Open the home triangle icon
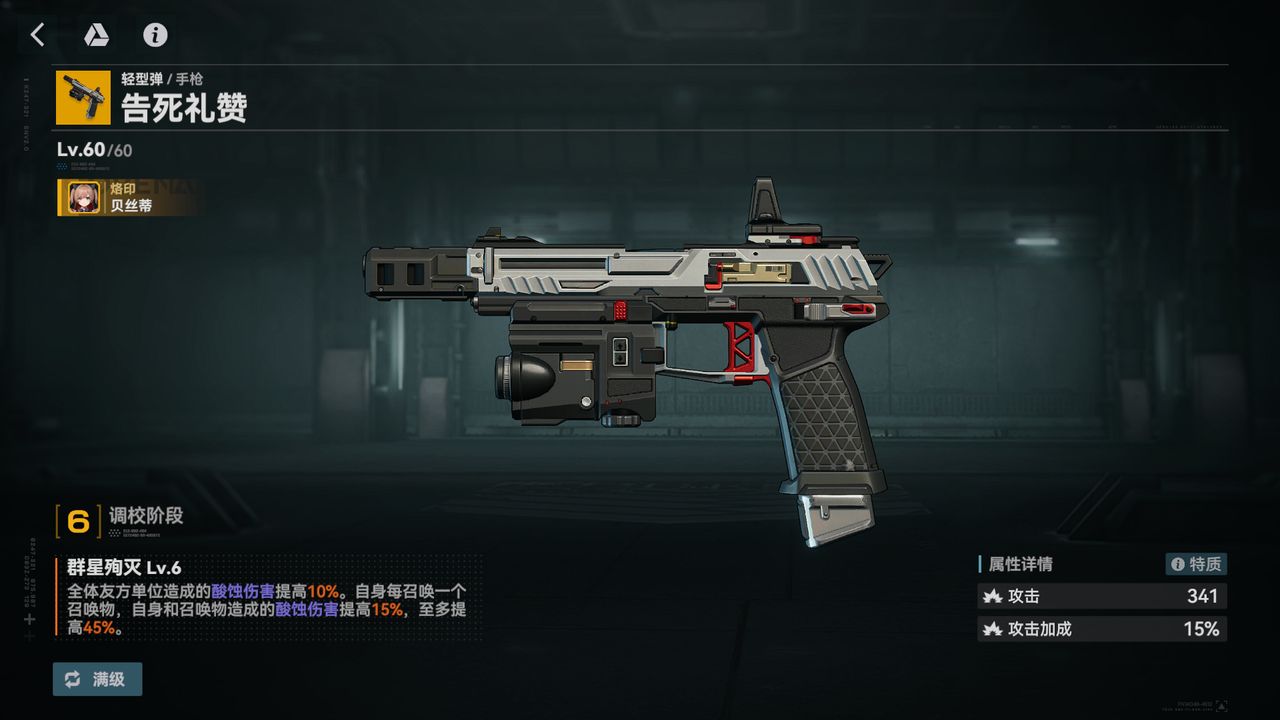1280x720 pixels. (96, 35)
